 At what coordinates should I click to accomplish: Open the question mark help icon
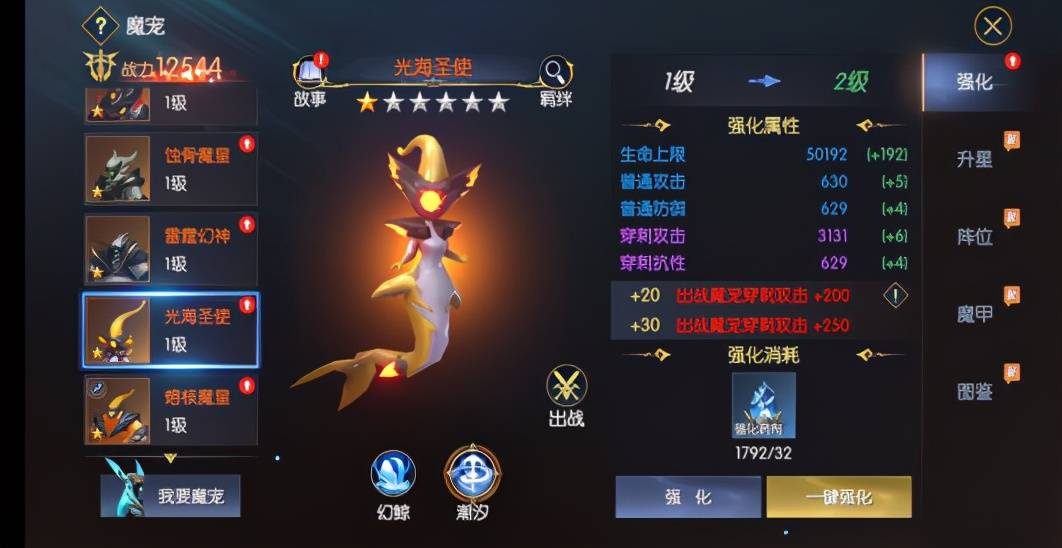pyautogui.click(x=100, y=25)
